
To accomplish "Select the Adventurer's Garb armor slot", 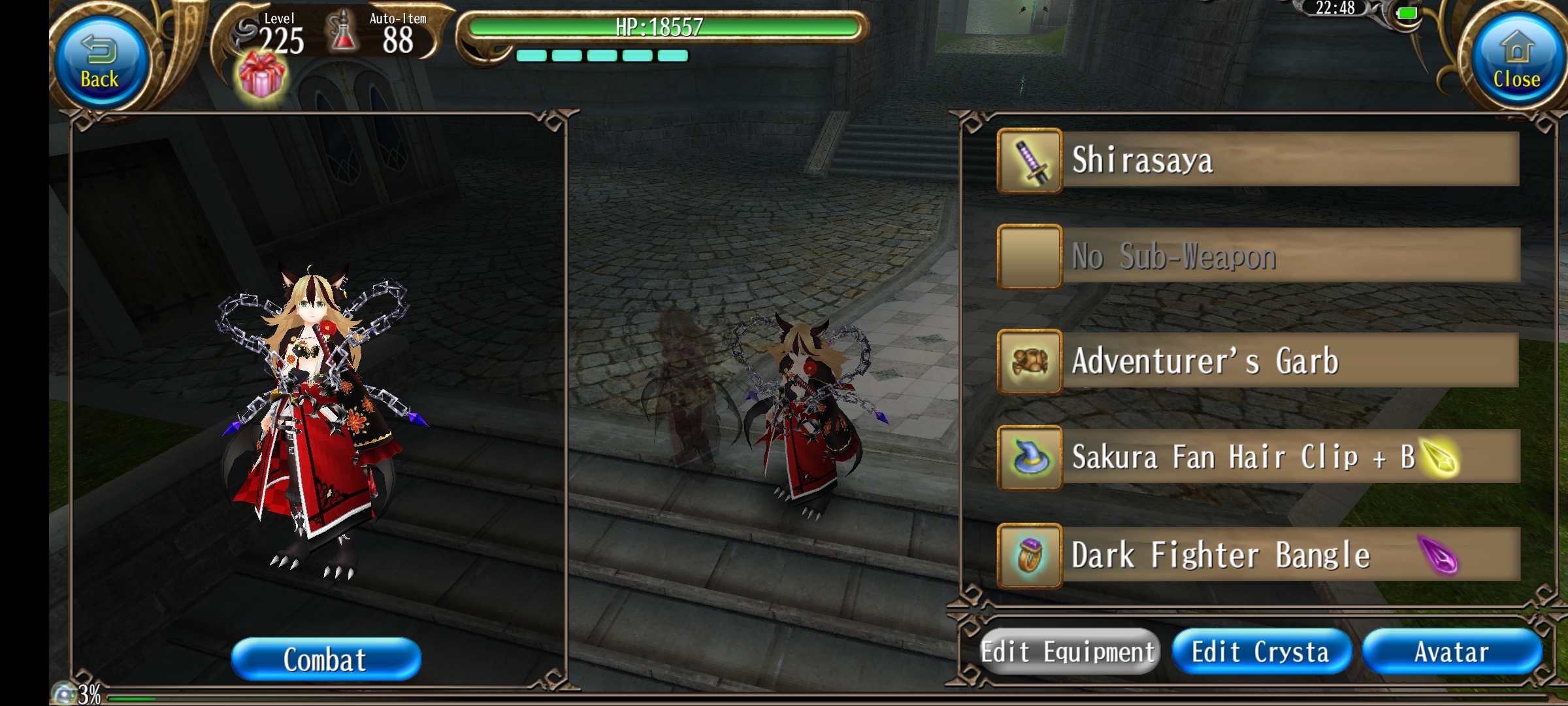I will click(x=1258, y=361).
